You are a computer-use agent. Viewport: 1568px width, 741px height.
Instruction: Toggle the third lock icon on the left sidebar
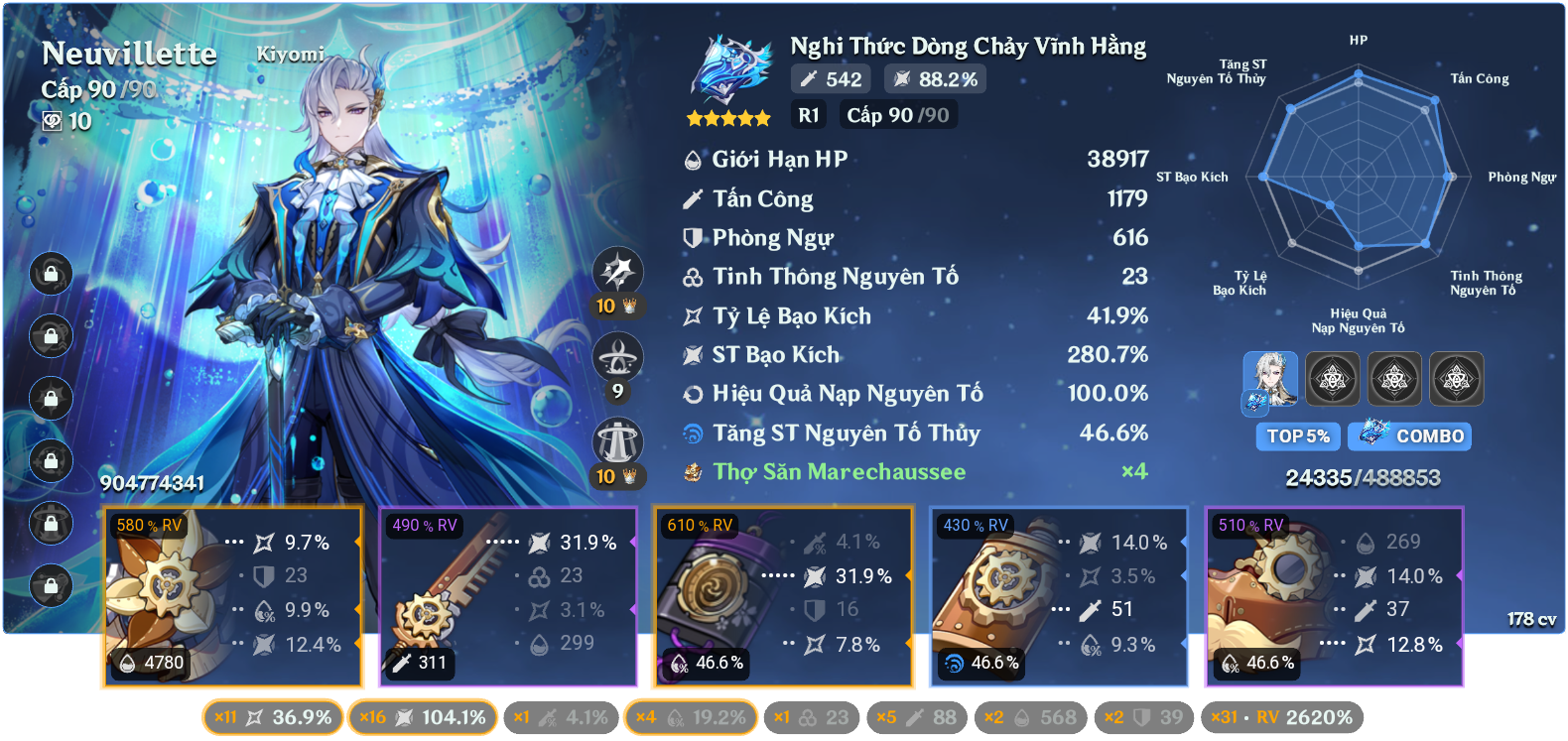[x=50, y=397]
